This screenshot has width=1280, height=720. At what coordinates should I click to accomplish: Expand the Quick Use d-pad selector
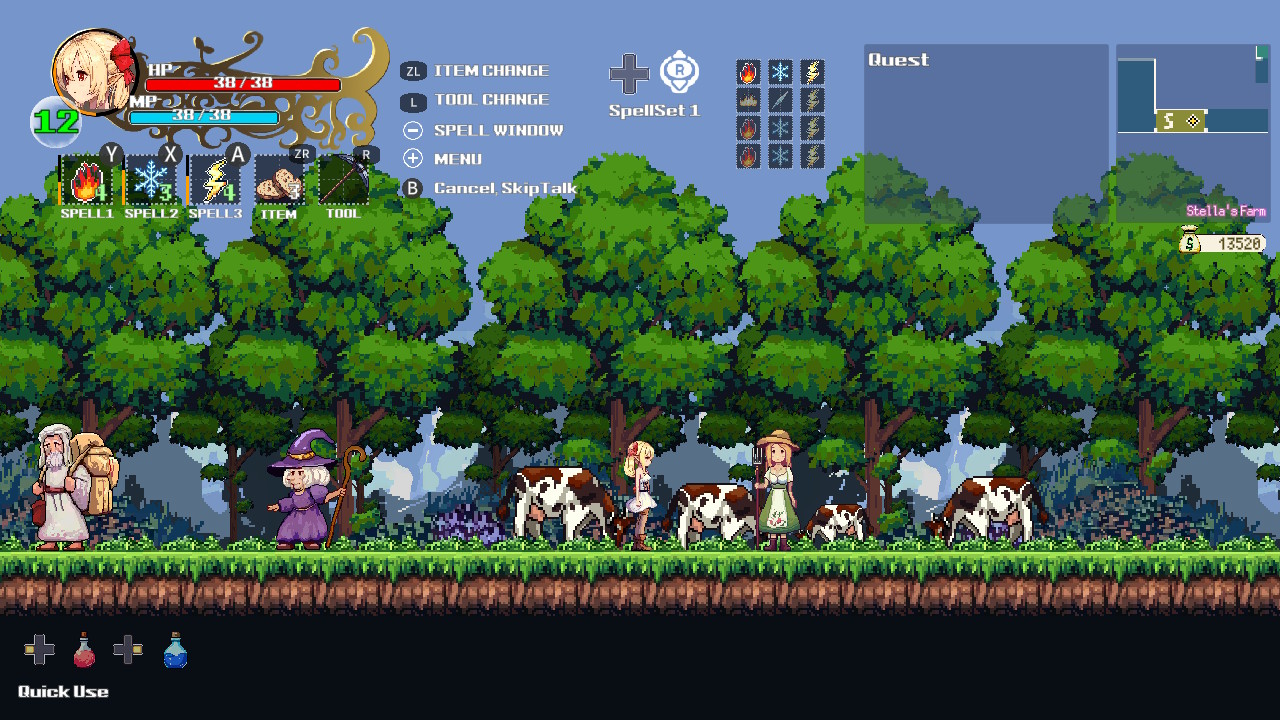click(x=38, y=650)
